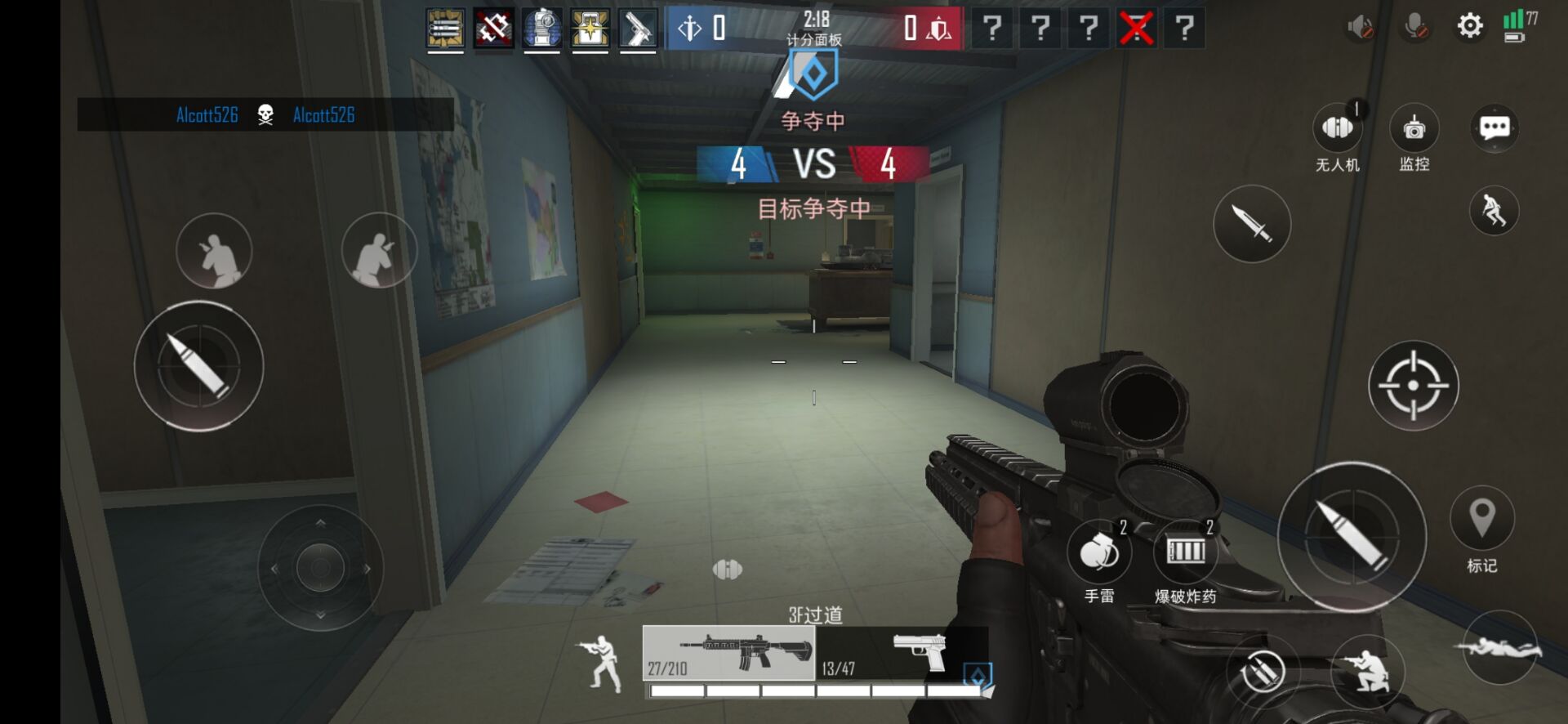Switch to the pistol weapon slot
Screen dimensions: 1568x724
pyautogui.click(x=898, y=653)
